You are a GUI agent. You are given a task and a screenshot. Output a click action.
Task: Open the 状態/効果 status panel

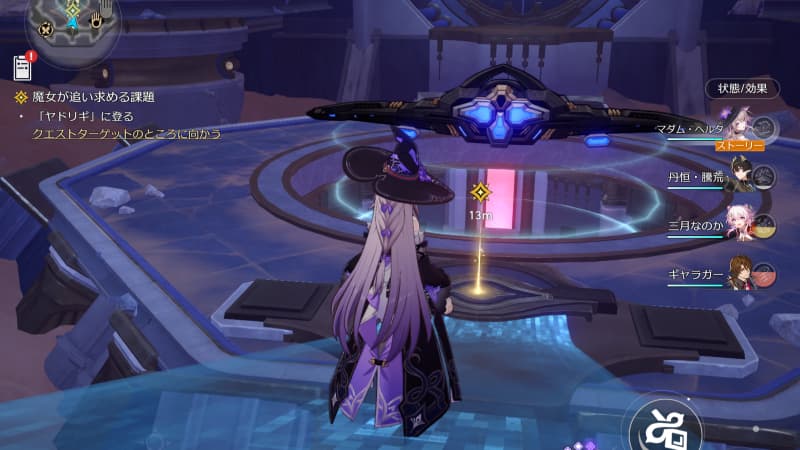point(741,88)
